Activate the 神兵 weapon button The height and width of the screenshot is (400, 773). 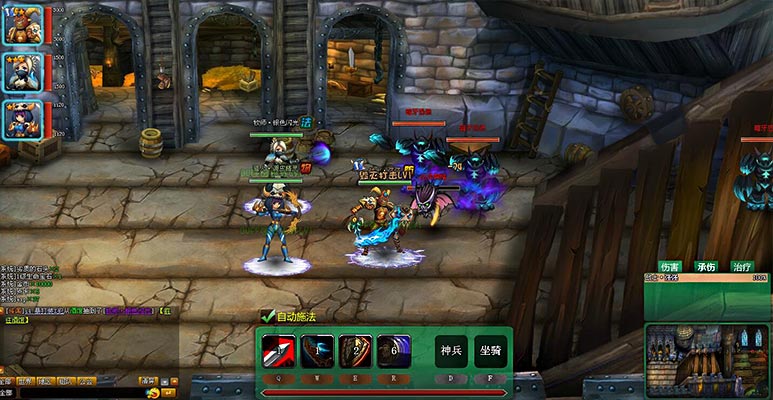(x=451, y=351)
